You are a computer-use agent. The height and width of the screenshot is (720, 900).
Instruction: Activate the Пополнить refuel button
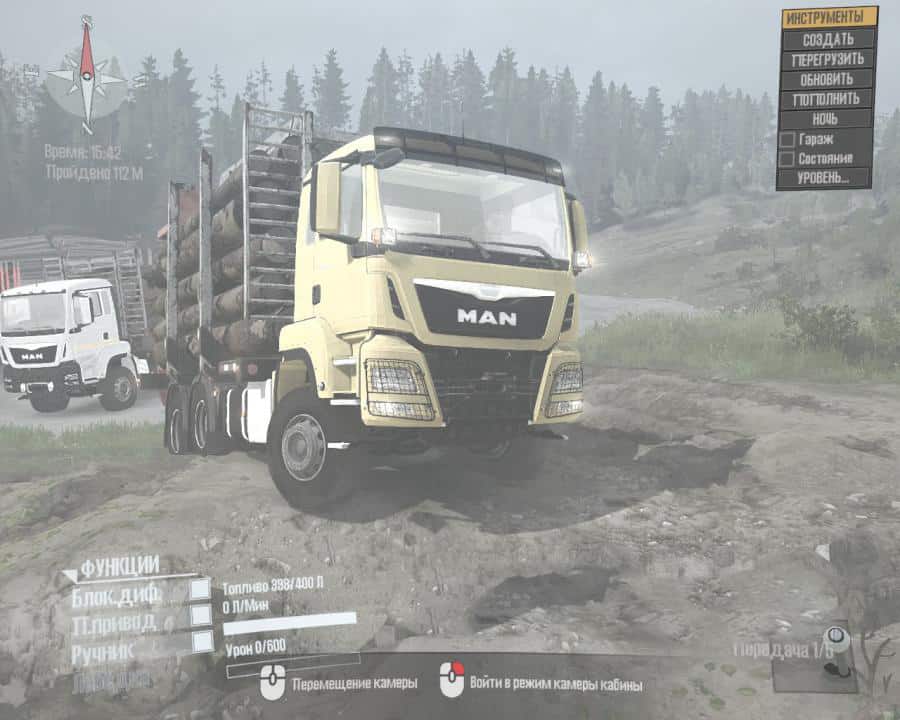[x=827, y=99]
